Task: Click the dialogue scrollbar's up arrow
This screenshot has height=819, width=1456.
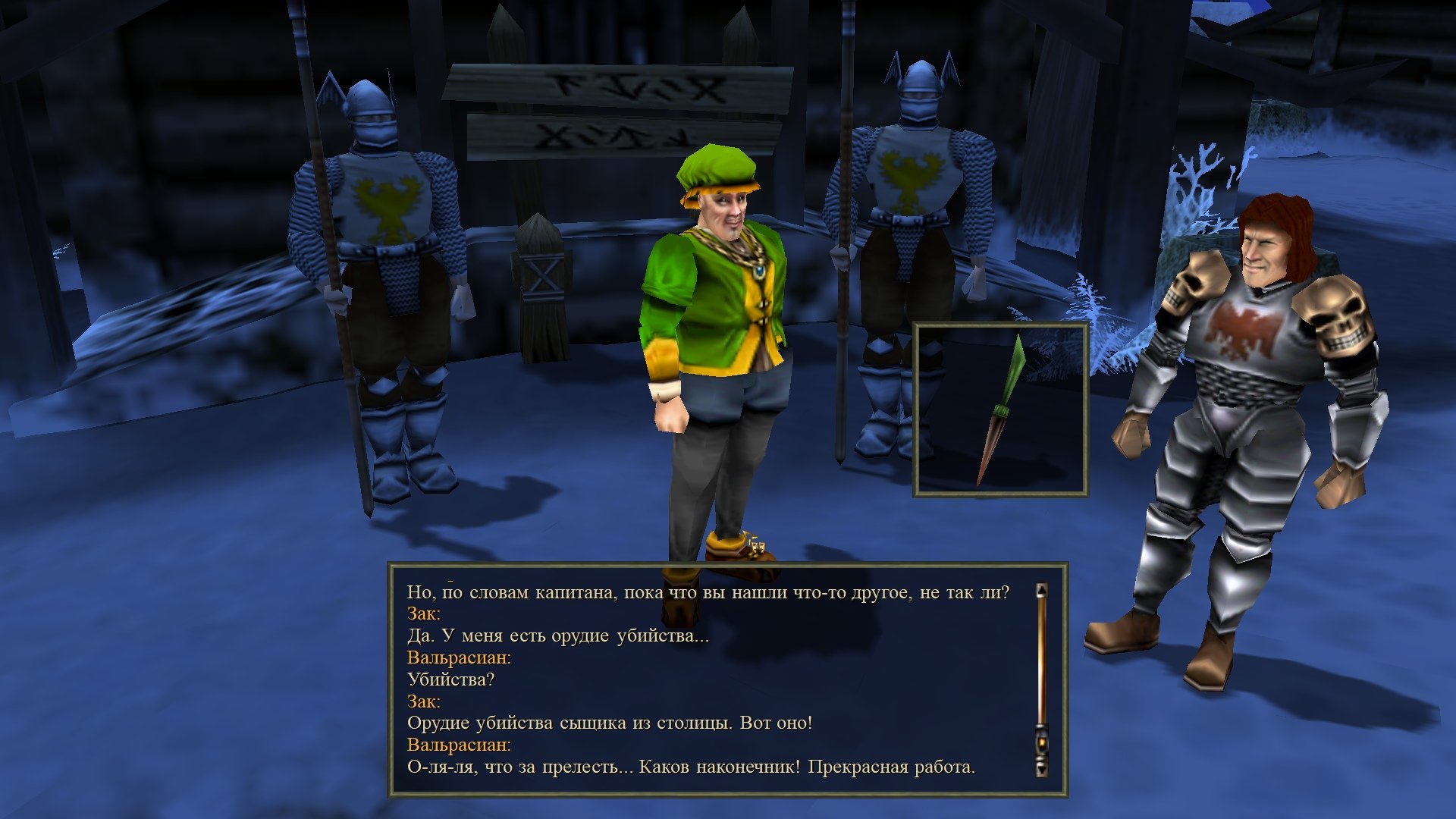Action: (x=1042, y=590)
